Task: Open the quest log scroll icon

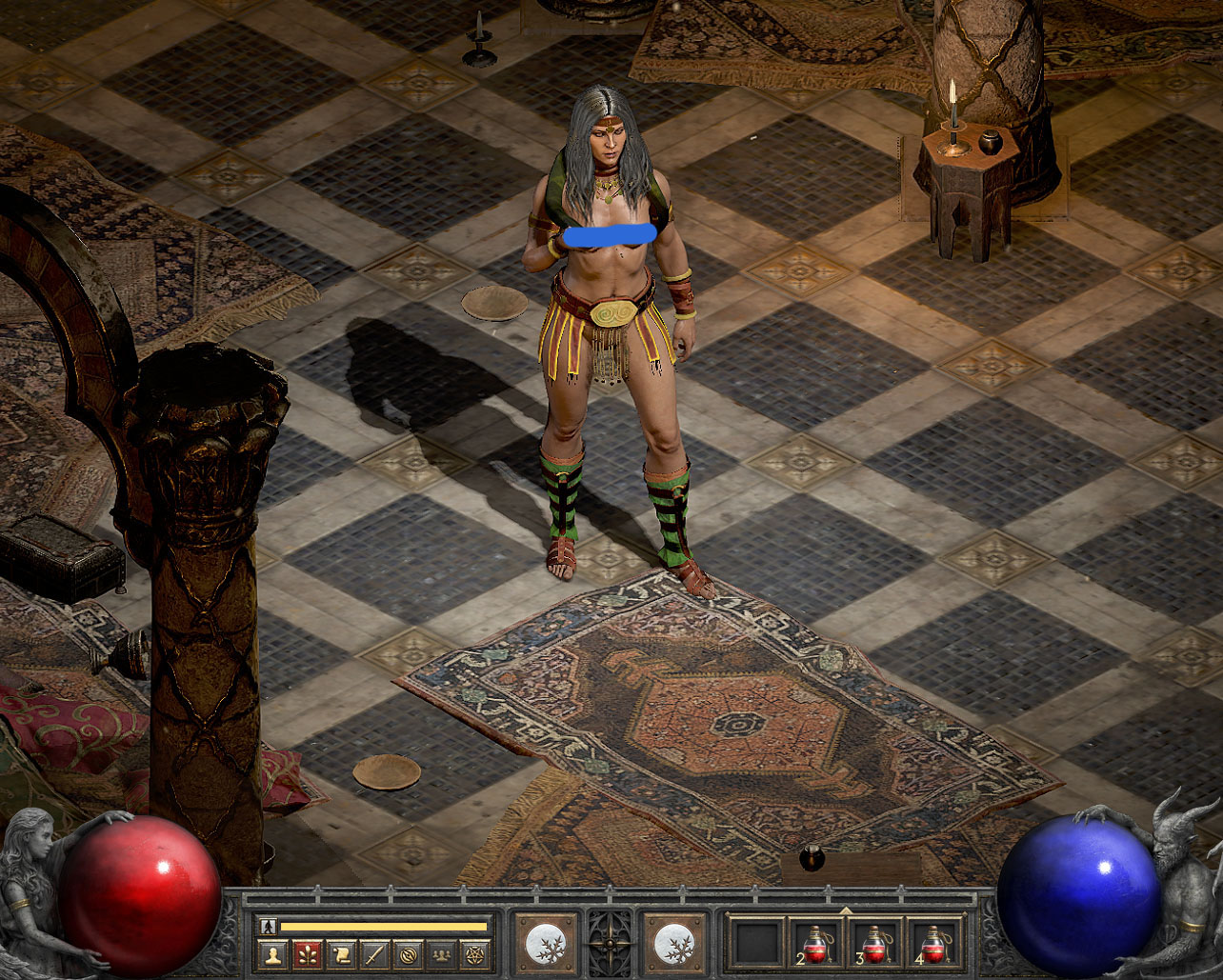Action: click(340, 954)
